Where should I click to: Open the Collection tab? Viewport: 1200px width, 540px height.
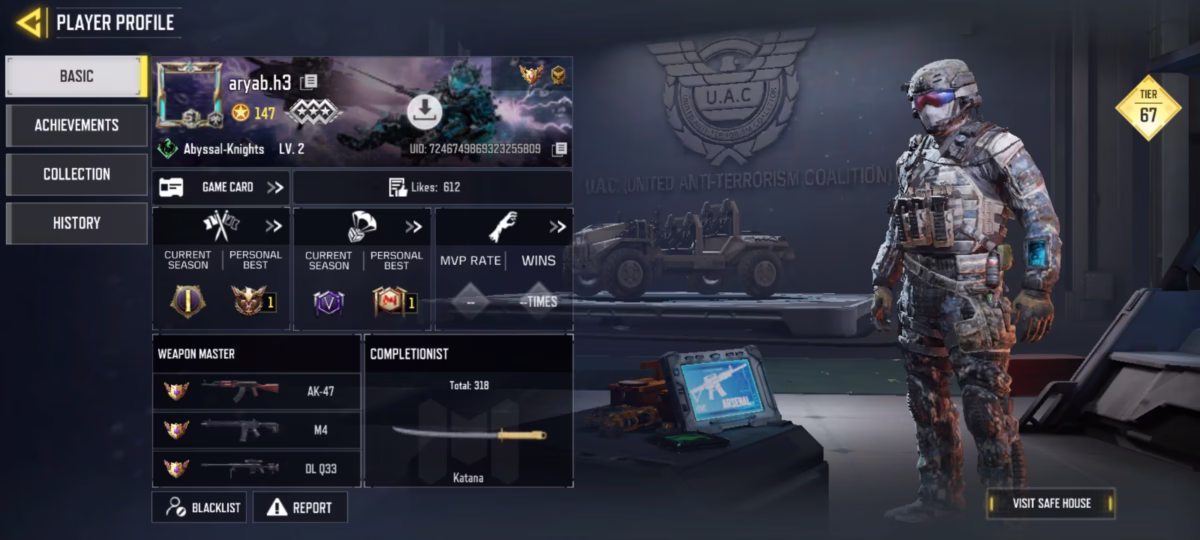click(76, 174)
